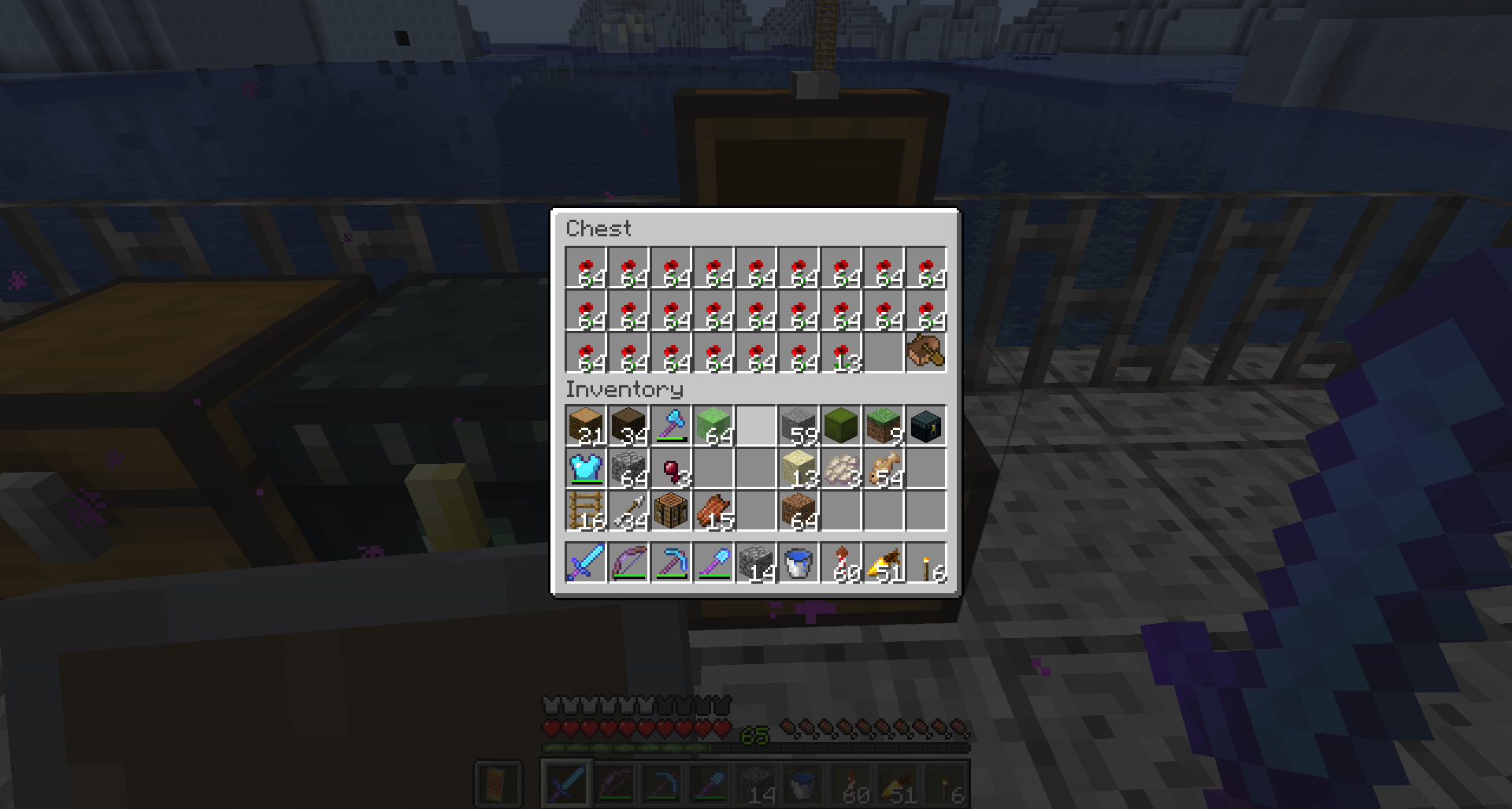
Task: Select the diamond axe in inventory
Action: pos(671,426)
